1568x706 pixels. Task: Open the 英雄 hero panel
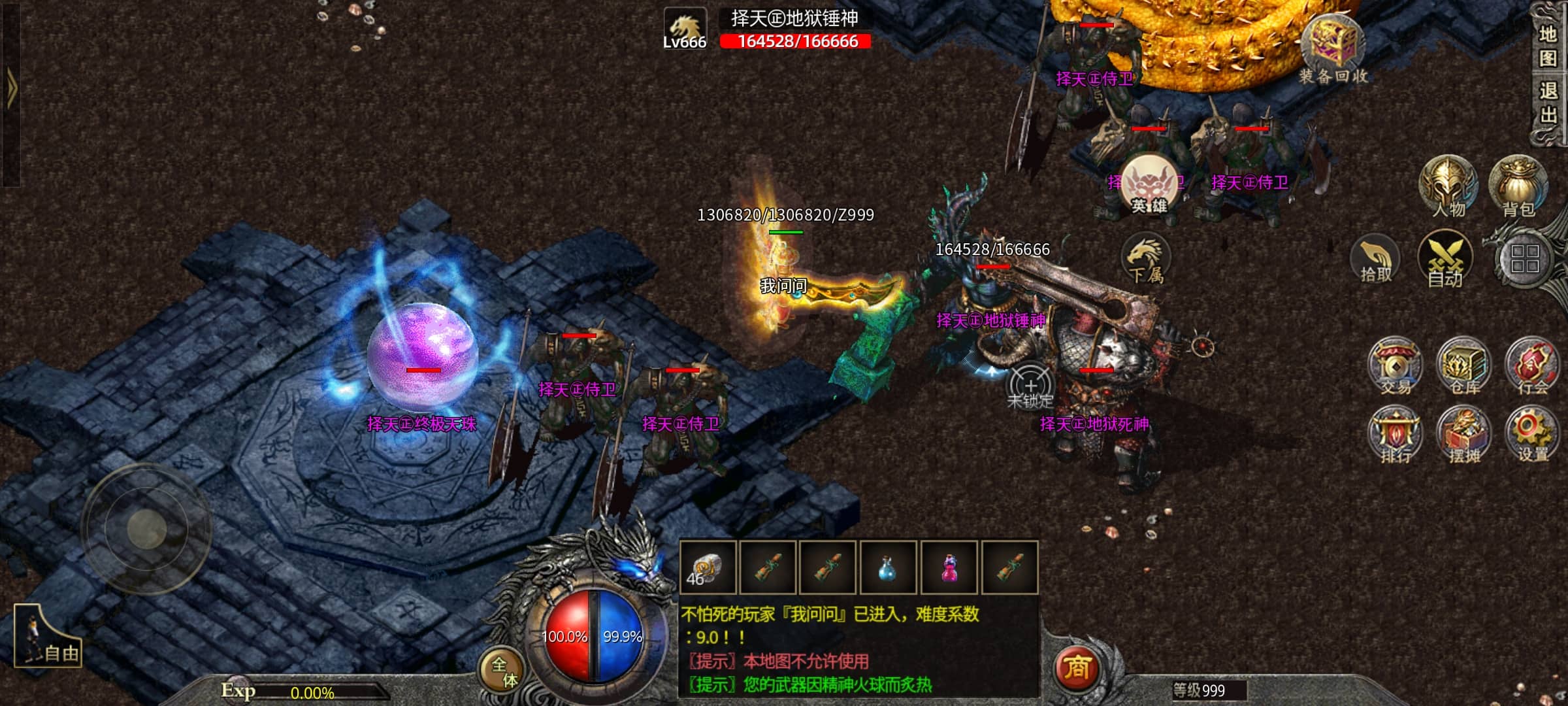click(x=1149, y=185)
